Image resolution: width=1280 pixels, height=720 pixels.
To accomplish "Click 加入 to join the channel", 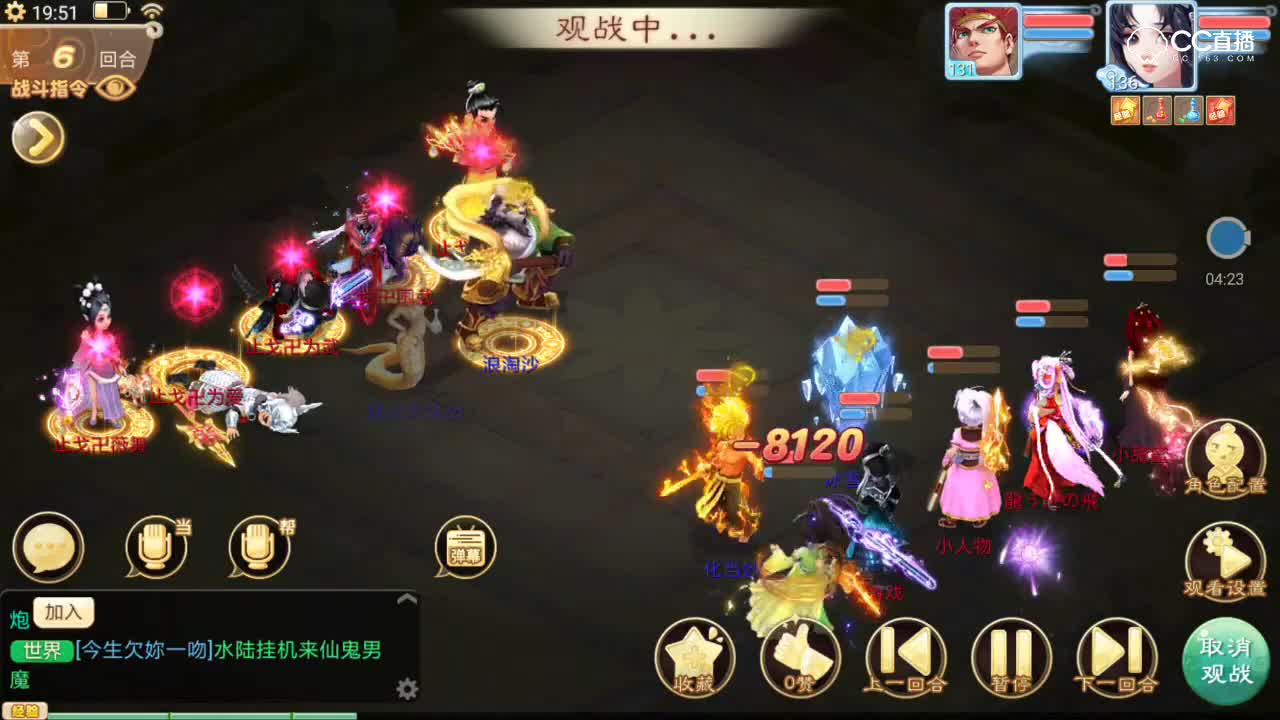I will point(63,613).
